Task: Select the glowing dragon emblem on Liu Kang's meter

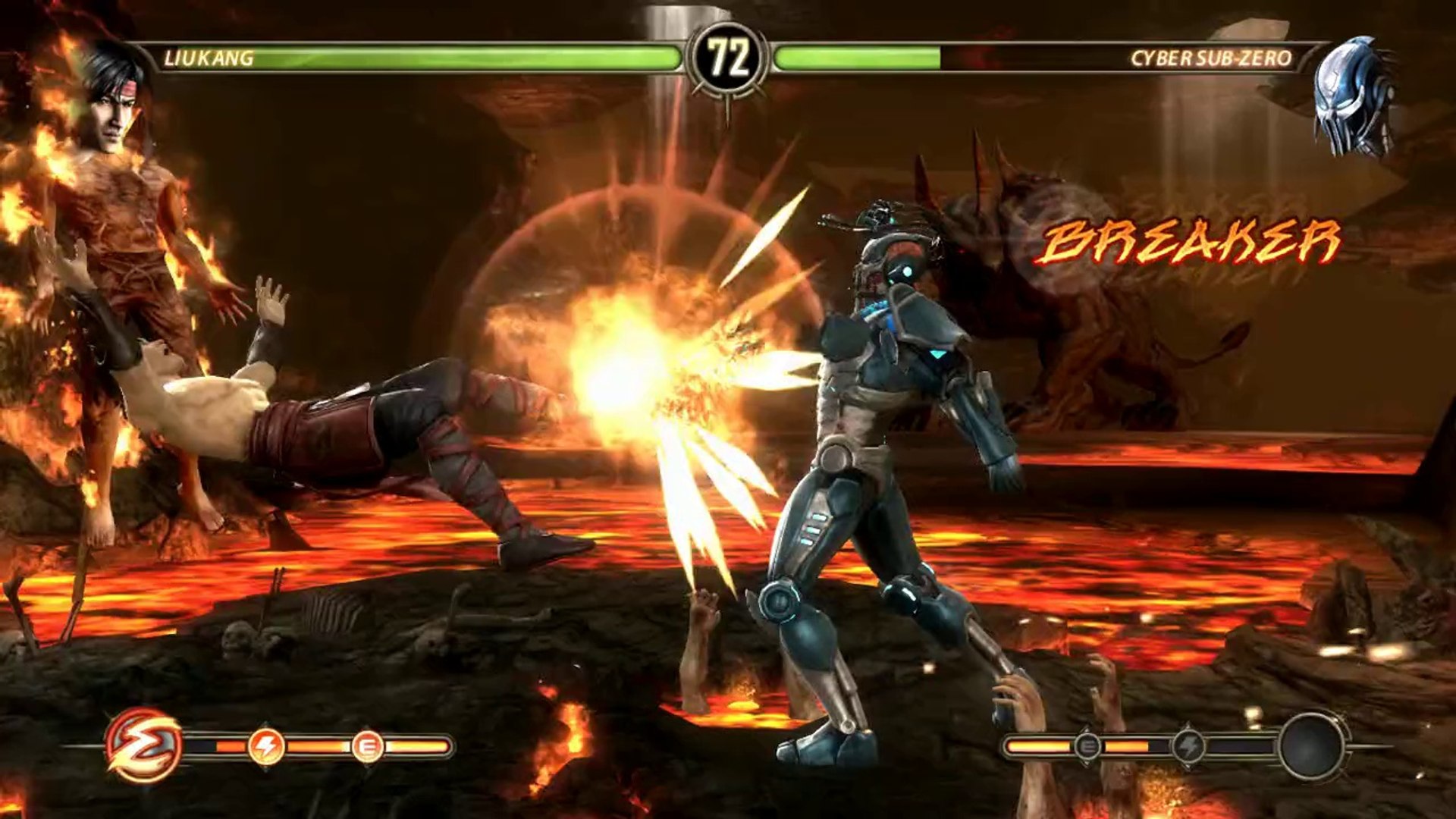Action: pyautogui.click(x=143, y=745)
